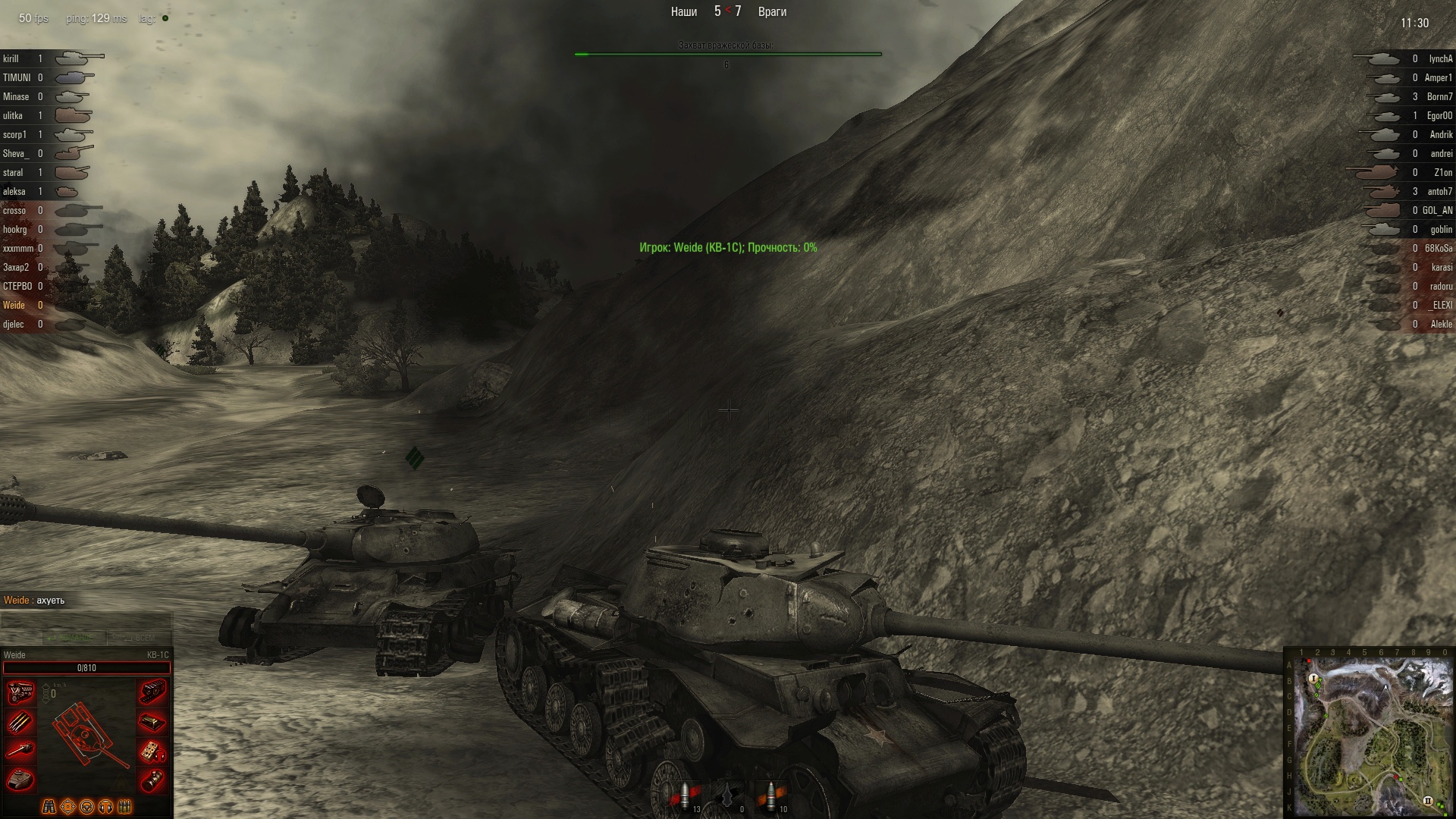Click the chat message input field
Viewport: 1456px width, 819px height.
click(x=86, y=620)
